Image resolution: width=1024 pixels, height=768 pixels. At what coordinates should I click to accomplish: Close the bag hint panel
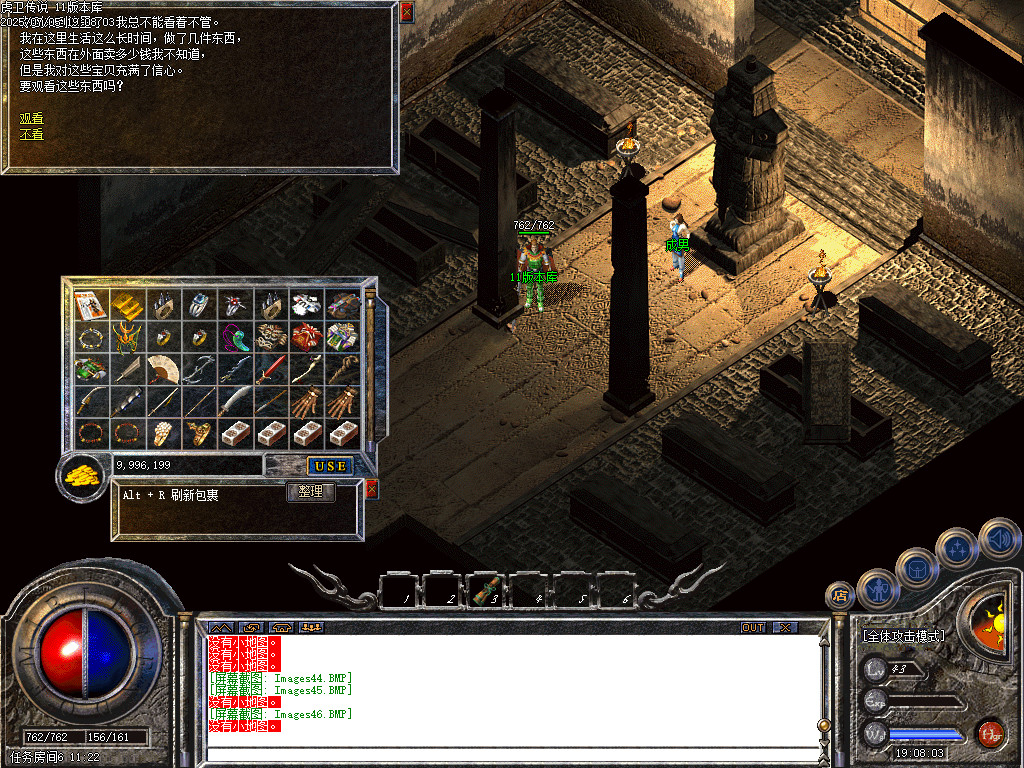[x=372, y=489]
